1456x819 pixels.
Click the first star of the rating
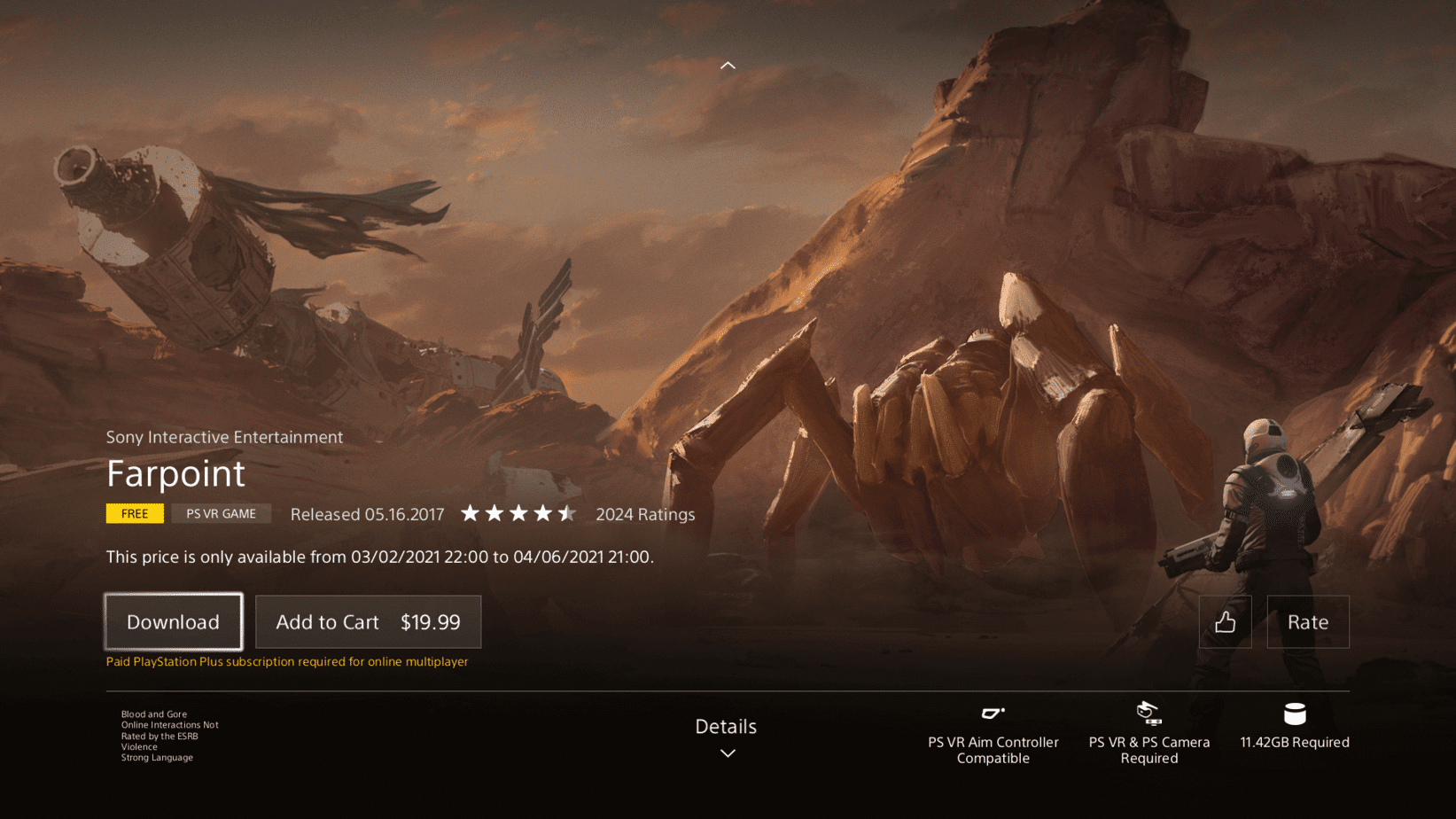[471, 512]
